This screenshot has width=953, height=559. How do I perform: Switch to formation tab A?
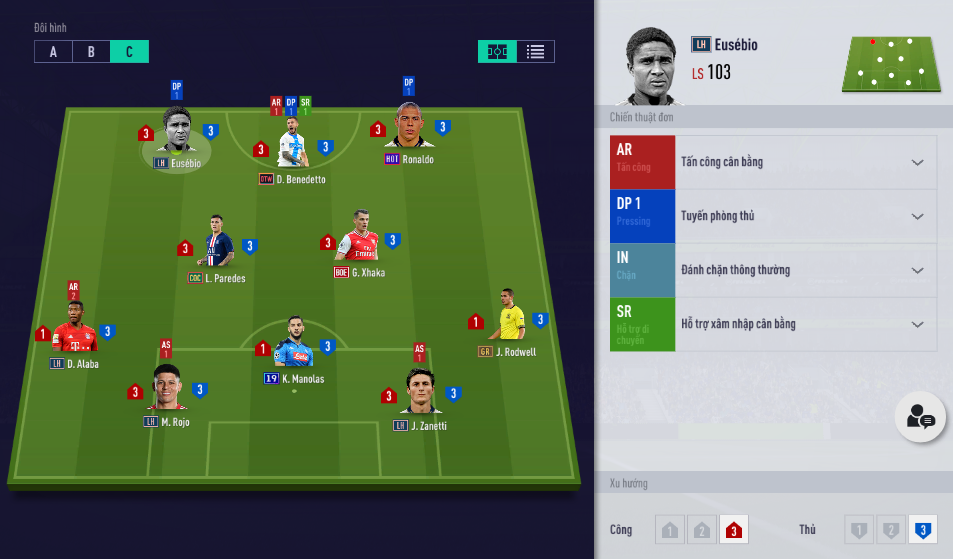point(53,52)
